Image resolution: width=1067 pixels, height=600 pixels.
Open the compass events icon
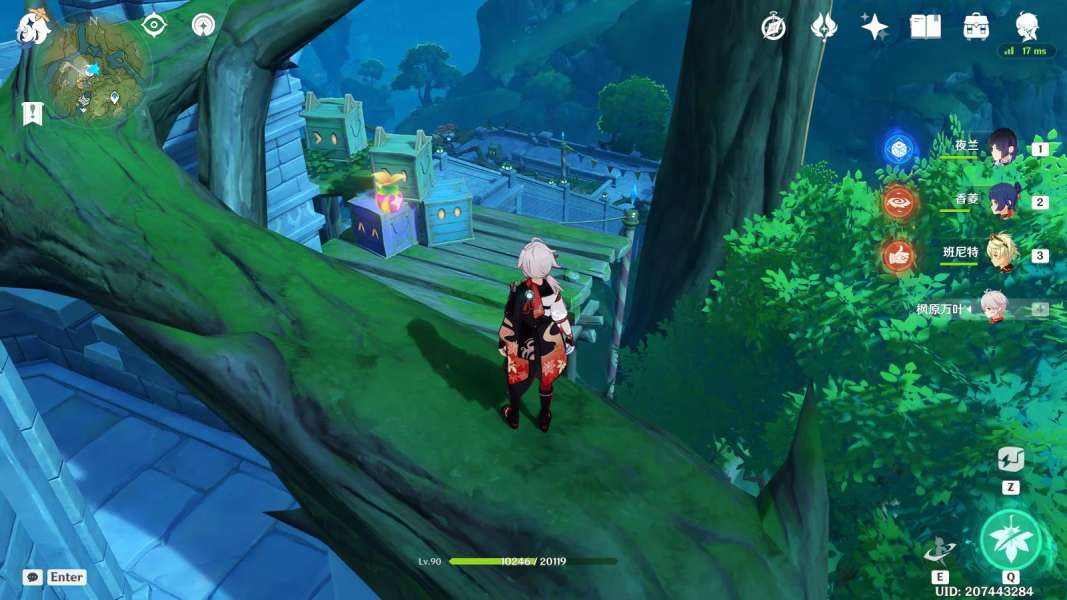pos(773,27)
